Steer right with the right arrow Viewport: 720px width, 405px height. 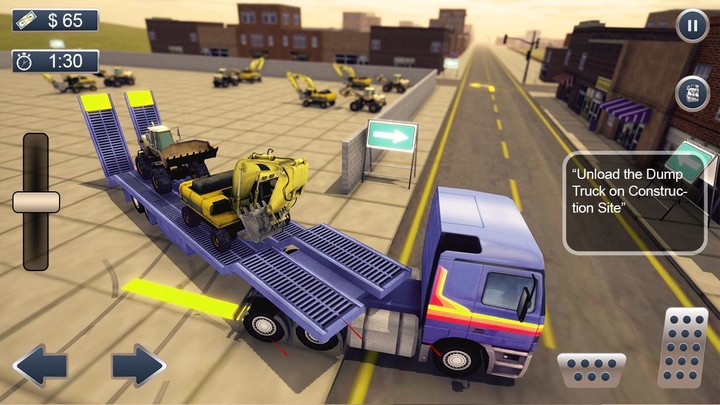(137, 366)
